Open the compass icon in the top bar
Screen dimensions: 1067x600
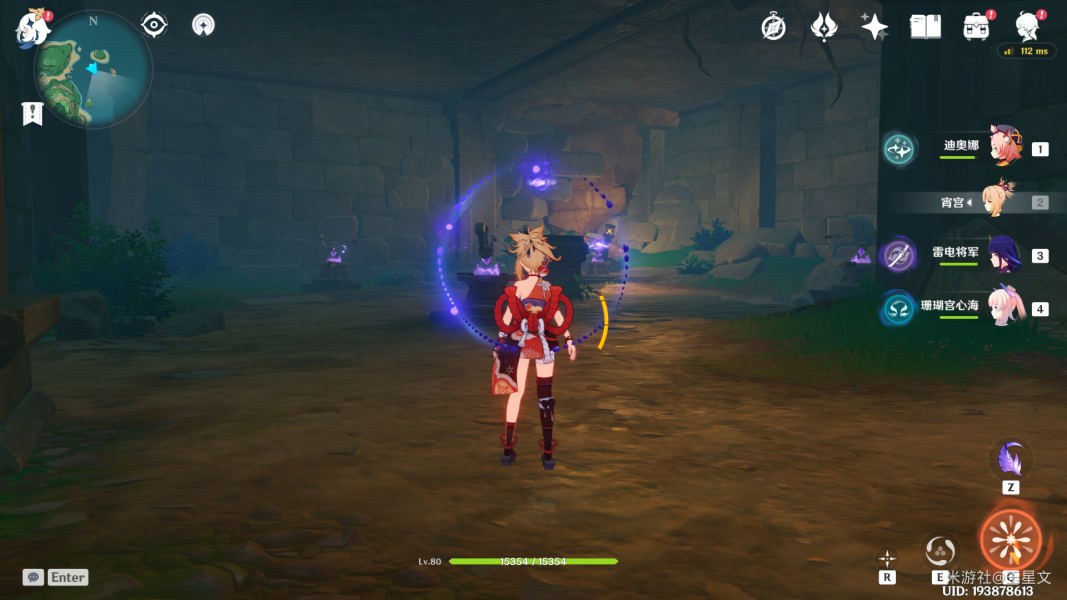point(773,27)
